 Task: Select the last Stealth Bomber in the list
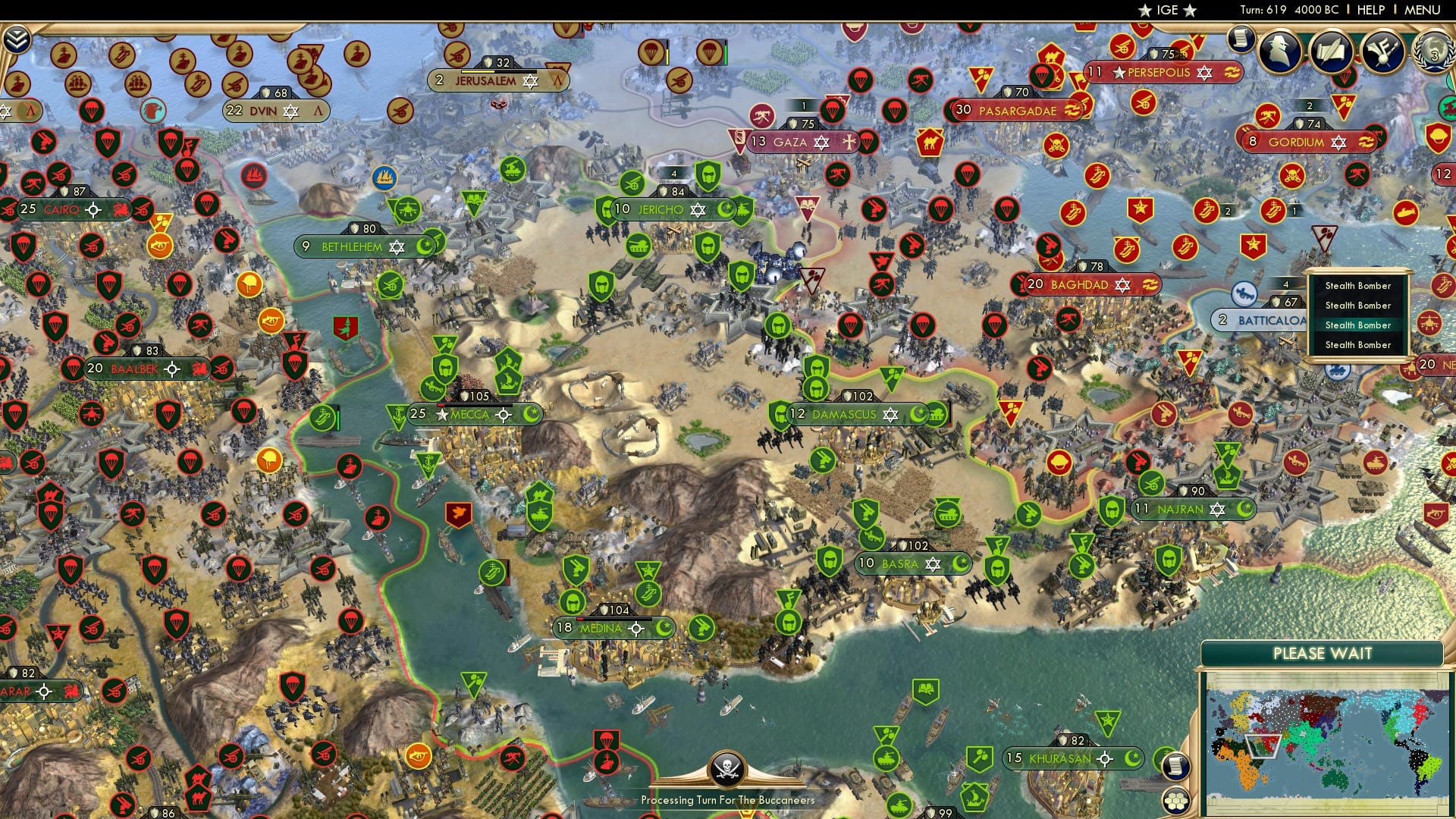point(1357,344)
